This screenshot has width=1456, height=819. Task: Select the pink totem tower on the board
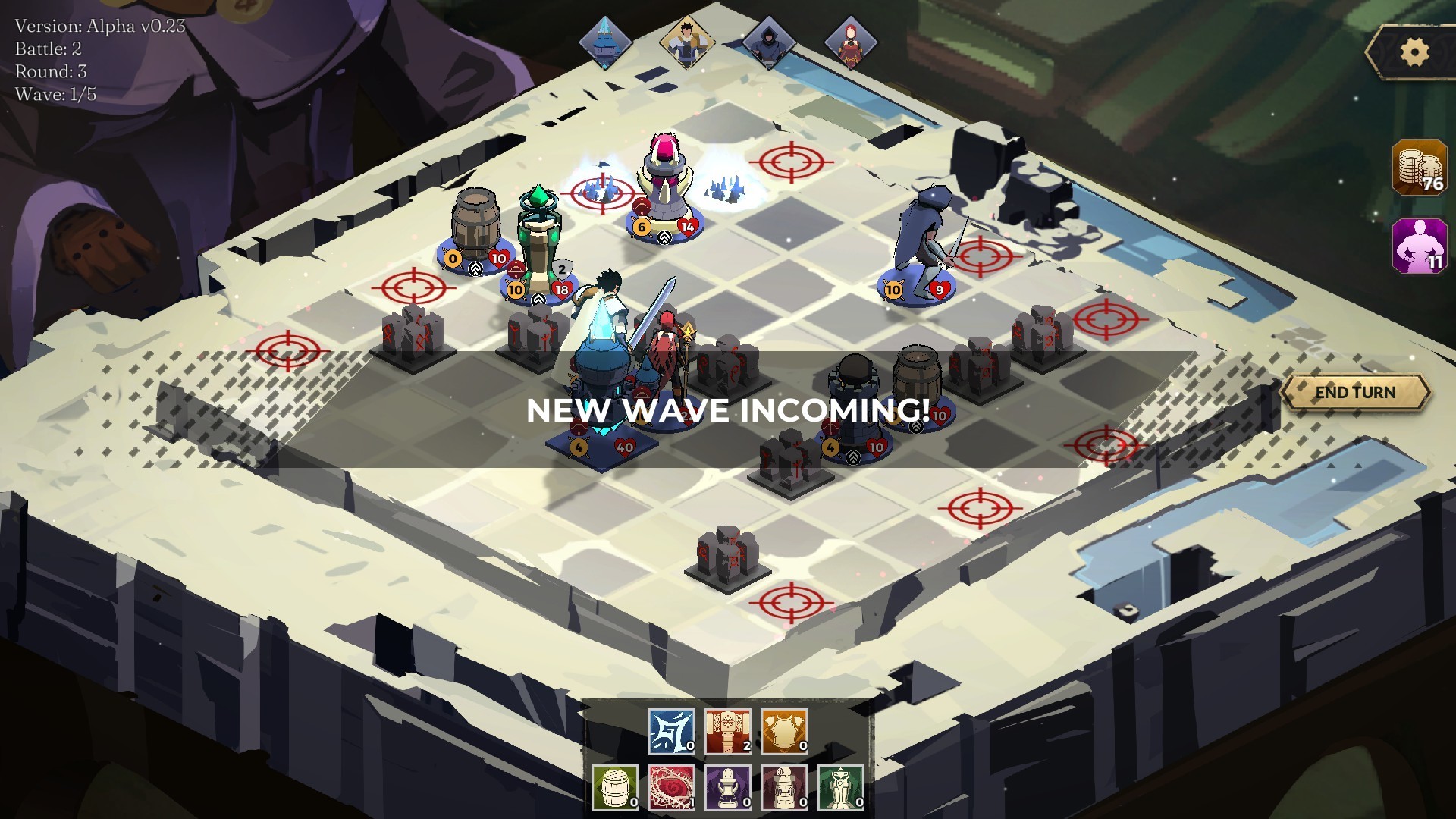664,171
